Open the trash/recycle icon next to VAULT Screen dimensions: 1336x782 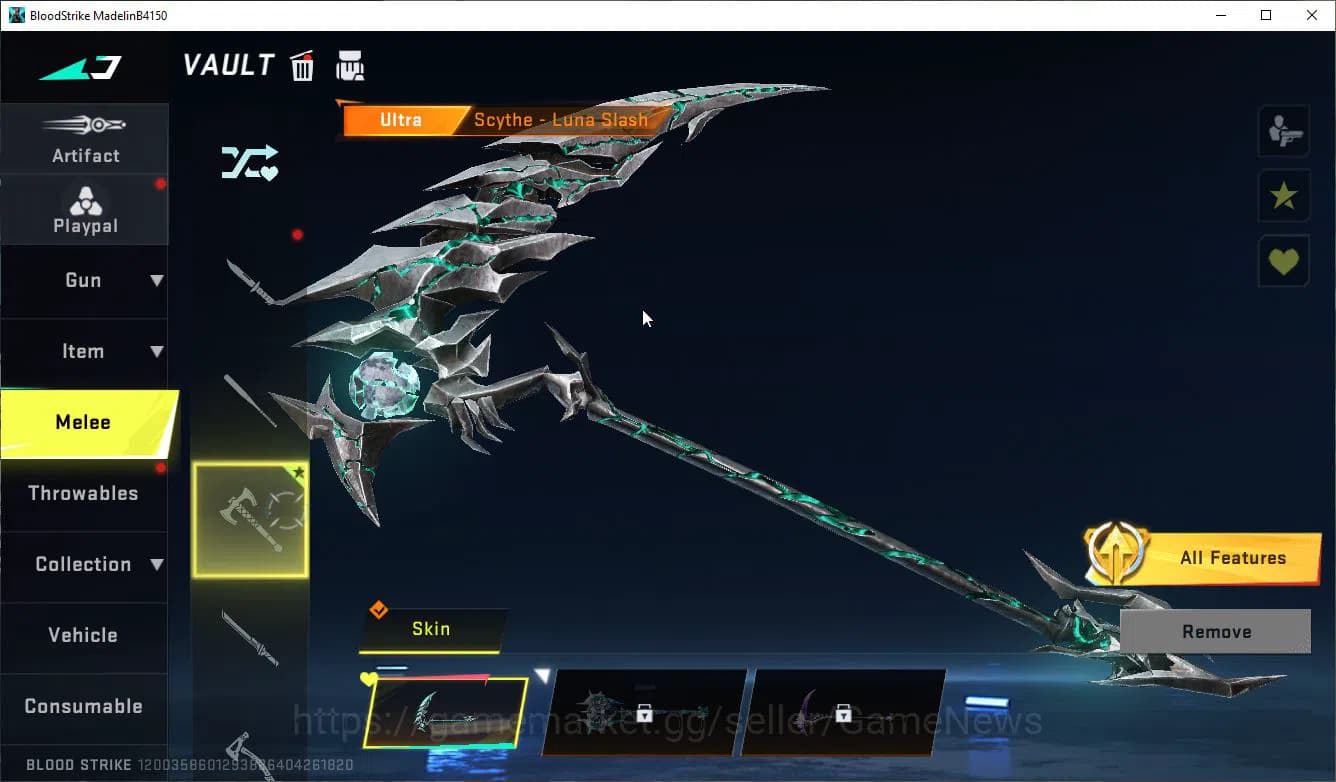302,65
